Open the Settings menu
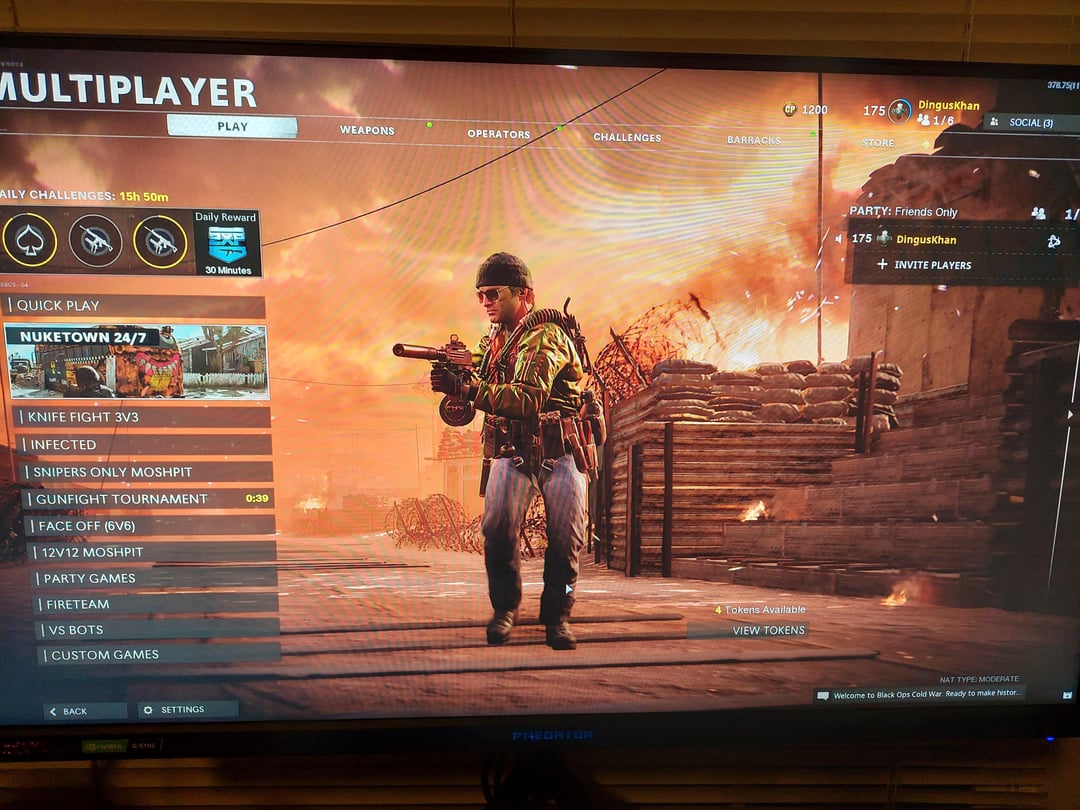 coord(187,710)
